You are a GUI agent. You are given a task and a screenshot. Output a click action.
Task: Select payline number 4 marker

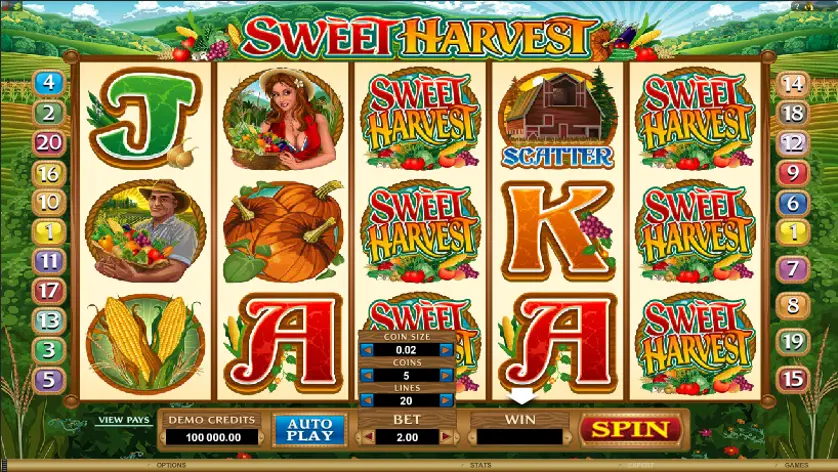click(49, 84)
